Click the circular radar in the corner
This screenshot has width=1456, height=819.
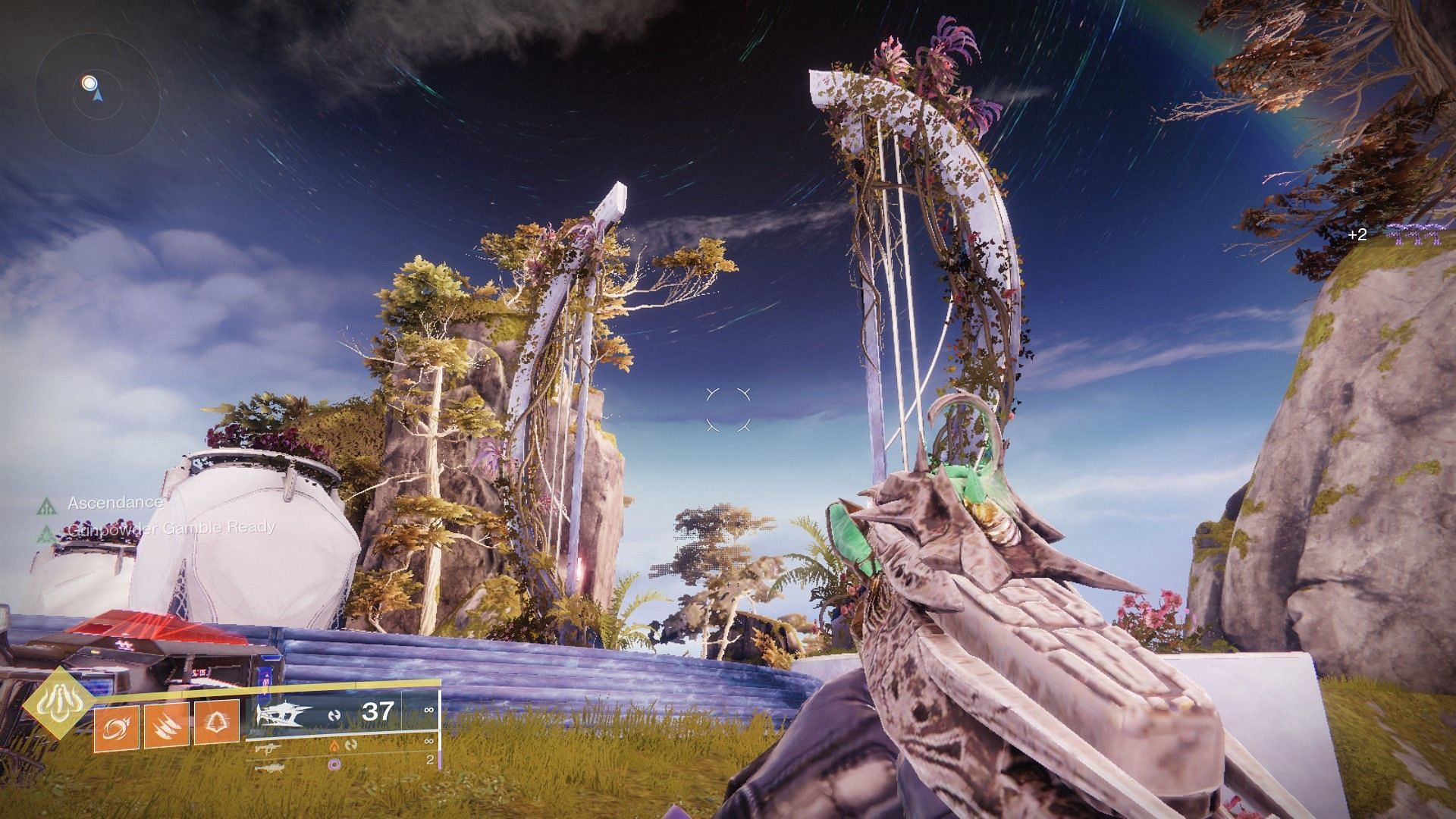coord(97,93)
